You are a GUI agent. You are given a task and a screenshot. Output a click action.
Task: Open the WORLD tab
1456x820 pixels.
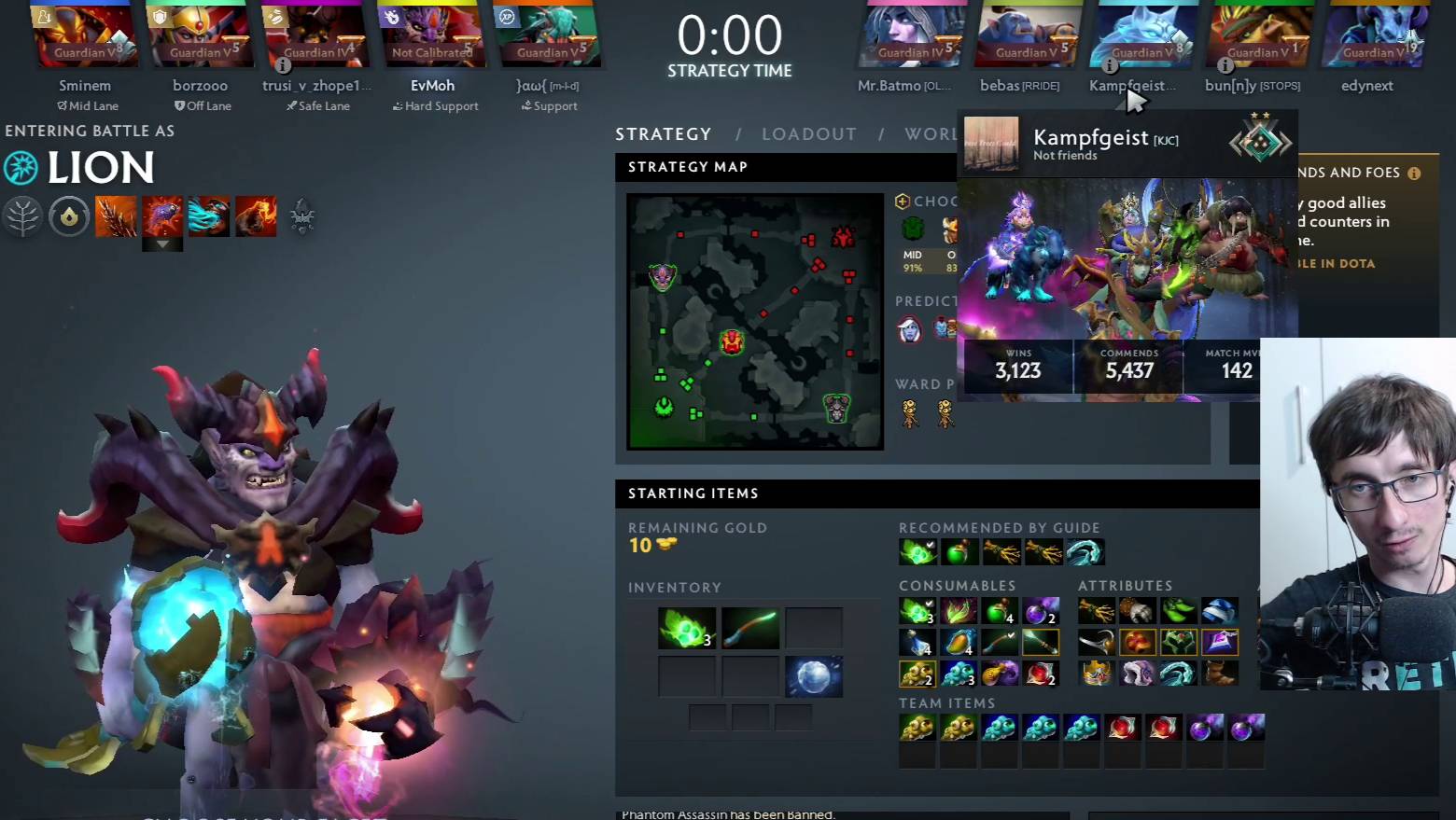tap(931, 133)
